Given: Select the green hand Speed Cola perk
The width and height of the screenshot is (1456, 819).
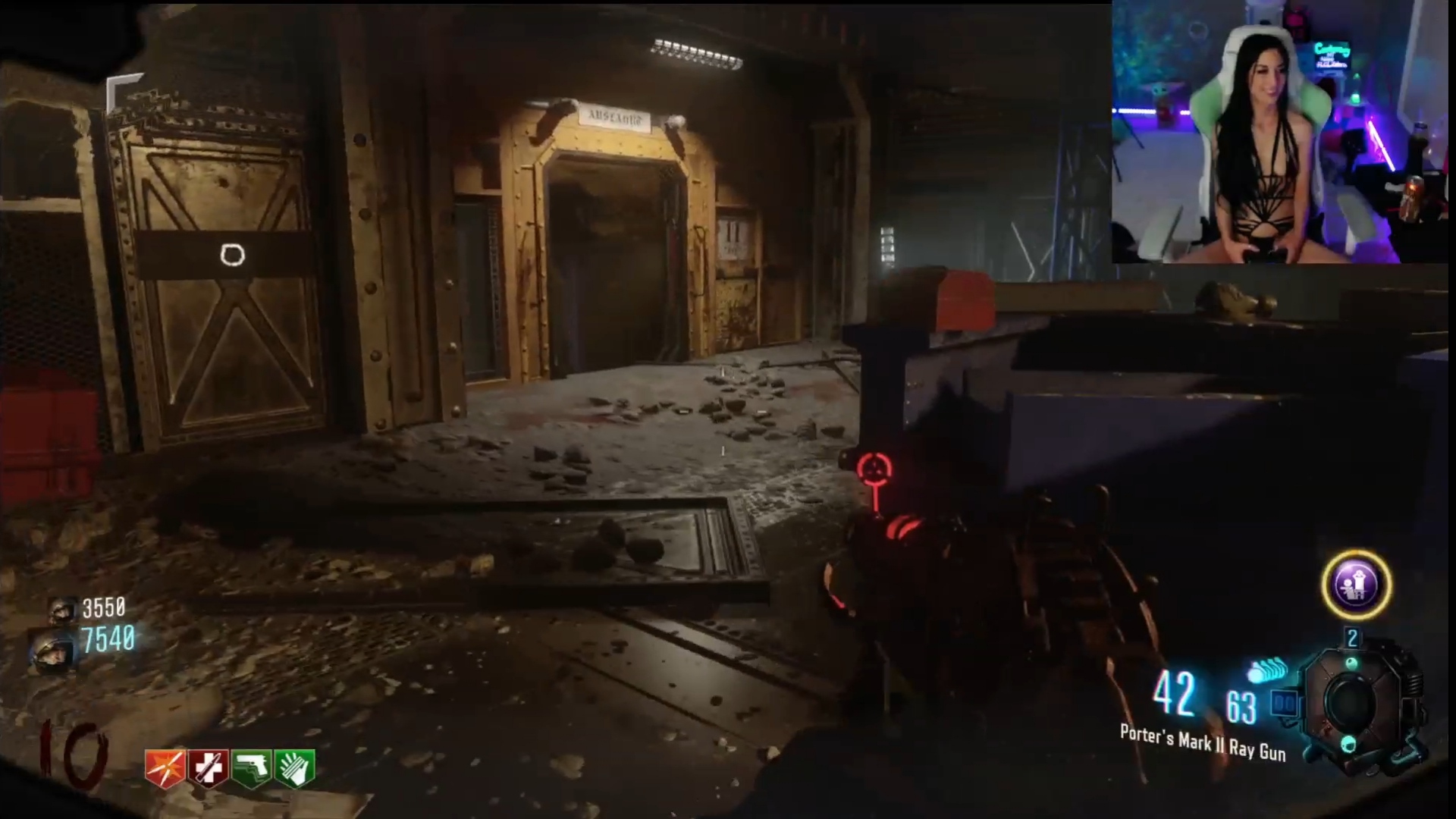Looking at the screenshot, I should pos(295,767).
